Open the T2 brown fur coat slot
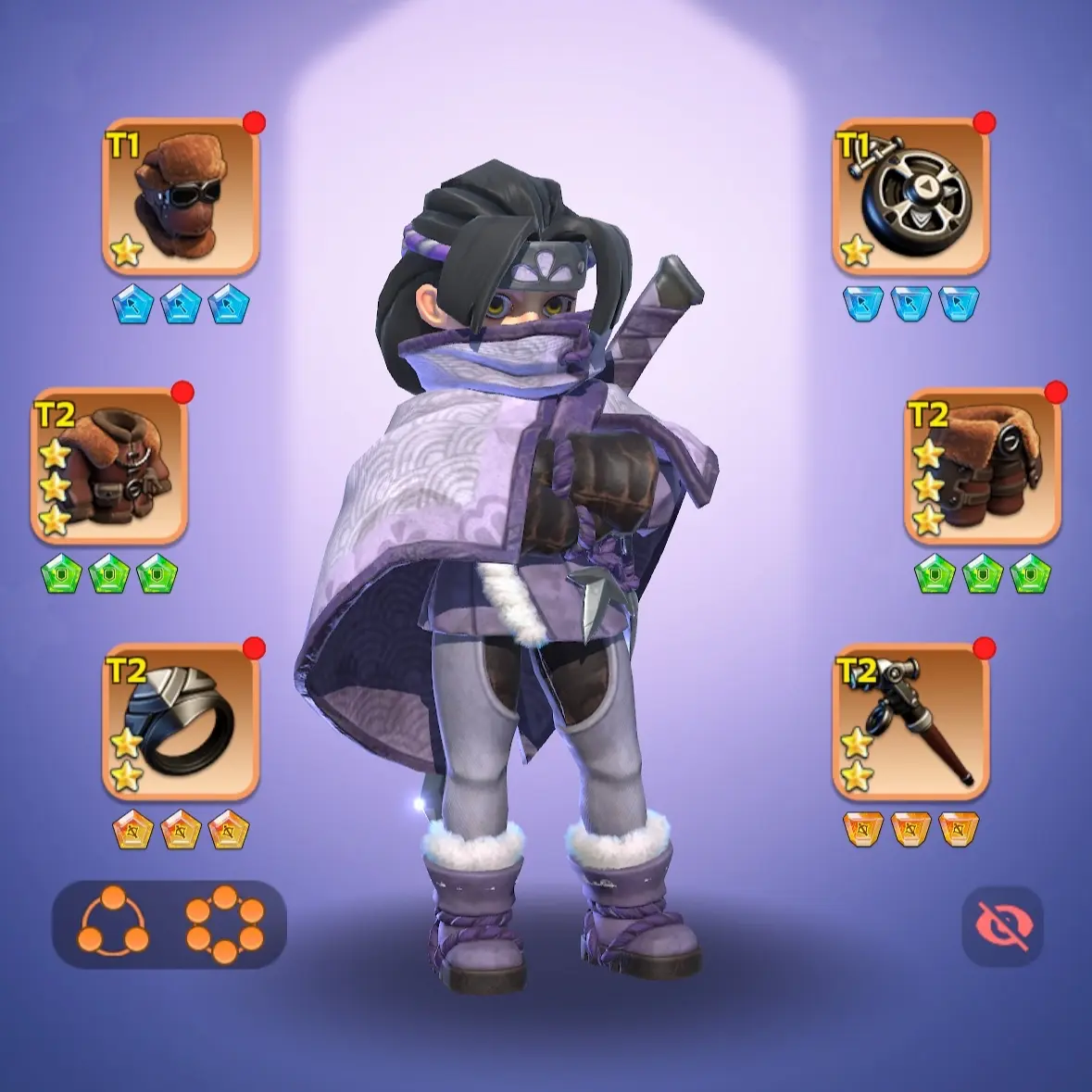 (x=109, y=466)
